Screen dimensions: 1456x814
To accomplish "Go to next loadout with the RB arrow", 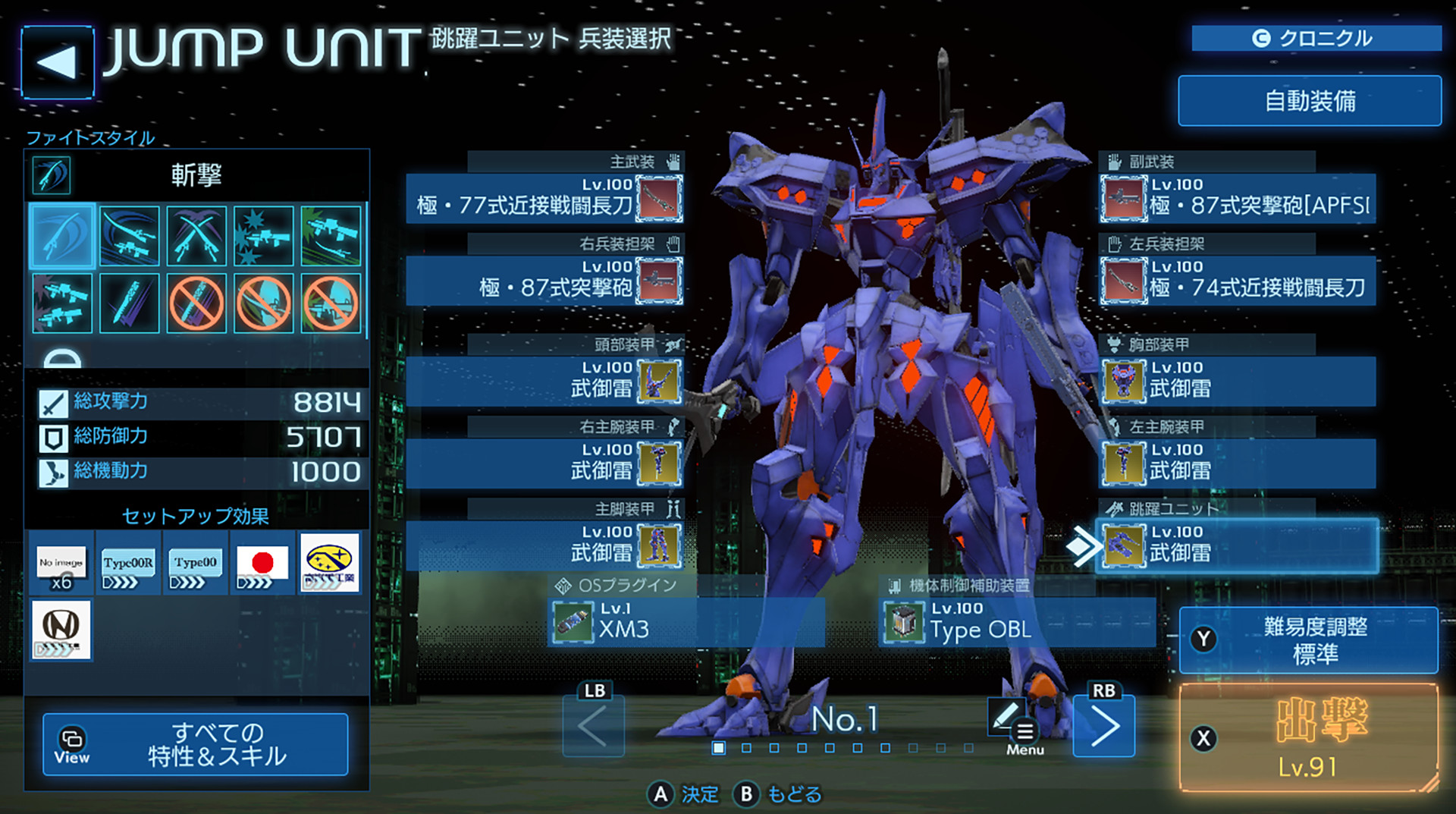I will click(x=1104, y=725).
